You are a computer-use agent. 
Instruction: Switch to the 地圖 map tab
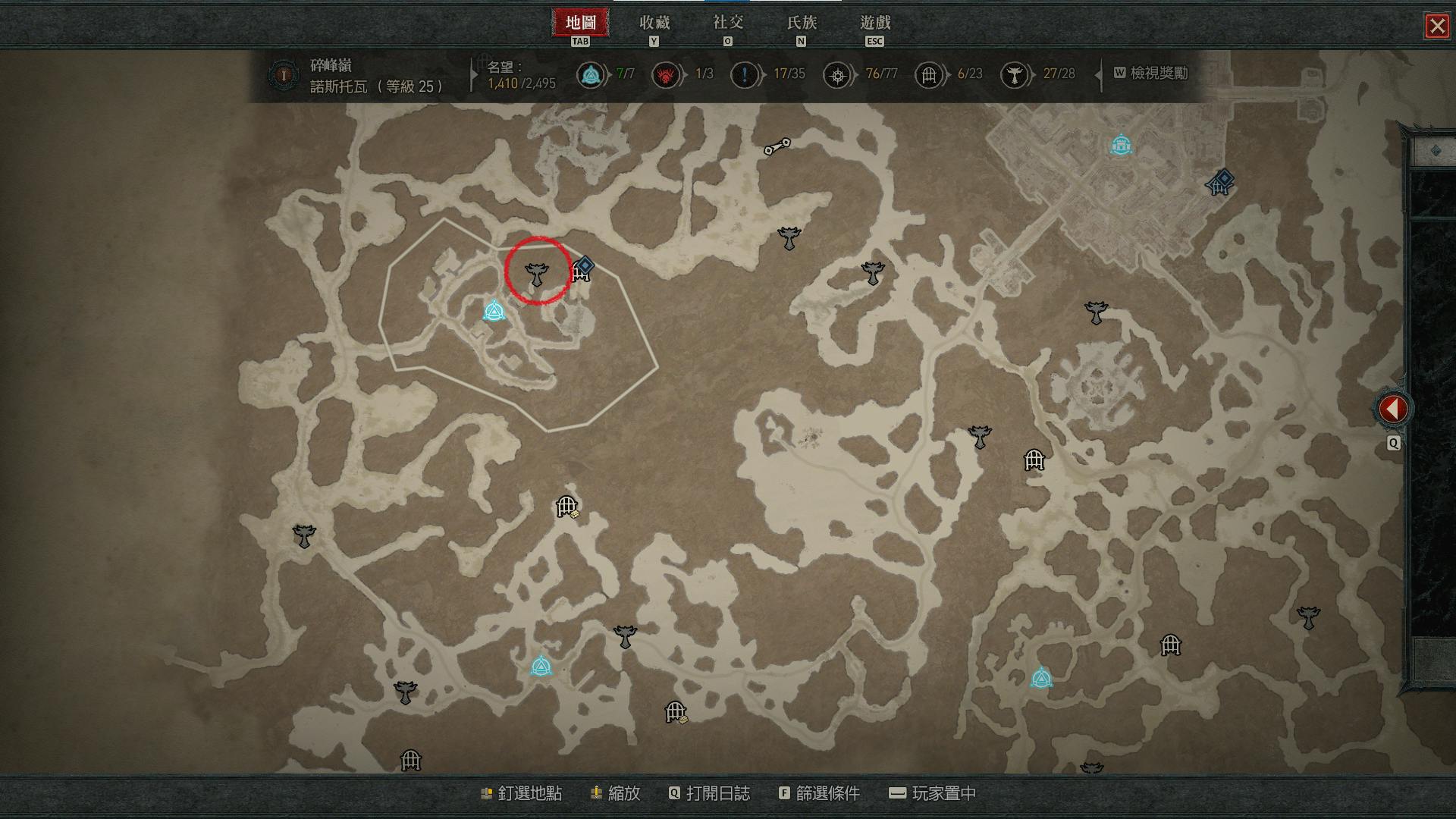(580, 24)
